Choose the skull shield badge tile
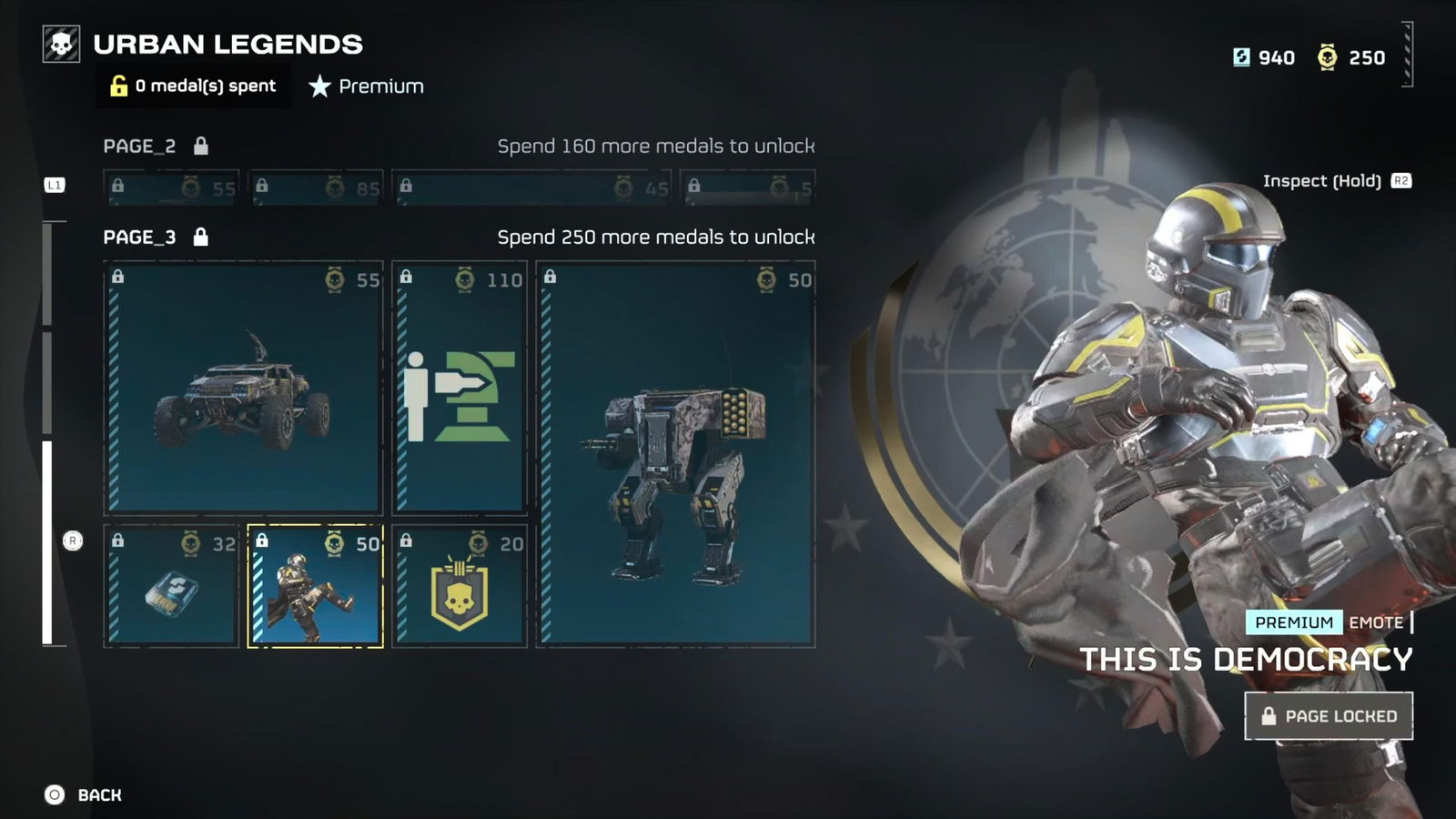This screenshot has height=819, width=1456. 460,586
